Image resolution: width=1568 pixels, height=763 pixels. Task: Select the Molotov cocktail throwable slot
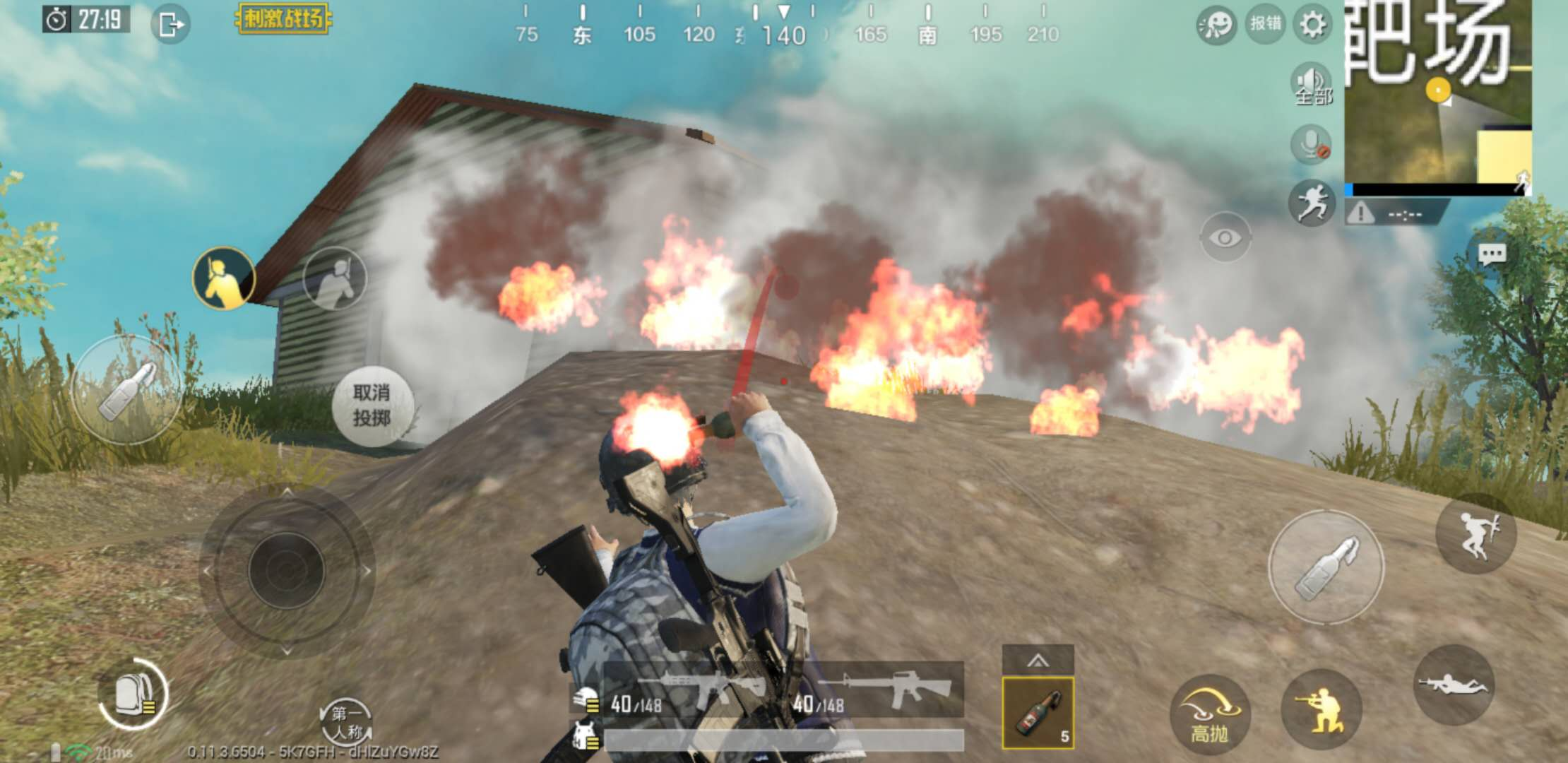tap(1038, 712)
